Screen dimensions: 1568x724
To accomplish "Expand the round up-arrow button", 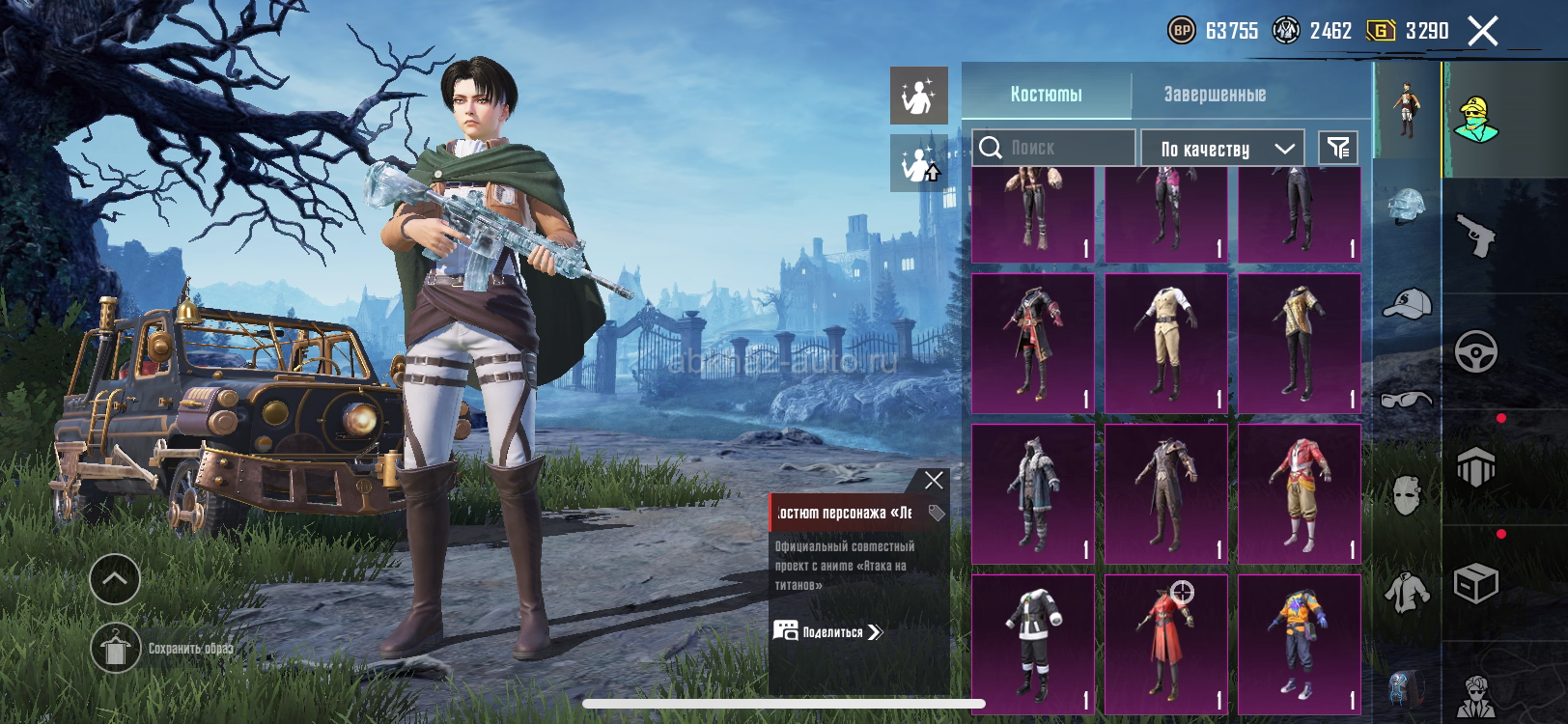I will click(x=115, y=579).
